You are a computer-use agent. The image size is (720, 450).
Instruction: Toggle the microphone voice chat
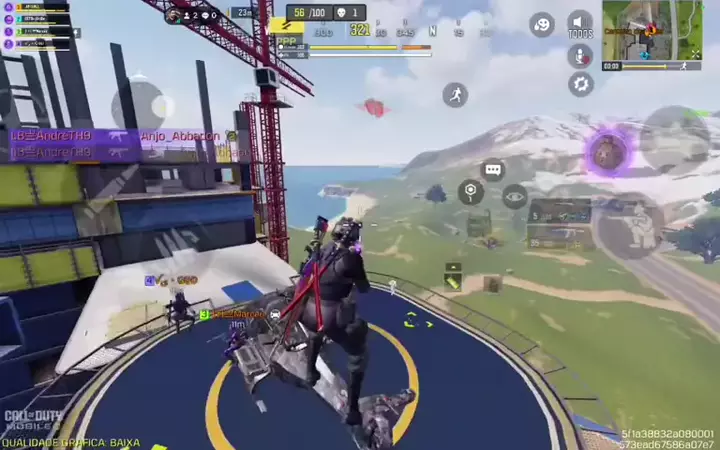580,55
